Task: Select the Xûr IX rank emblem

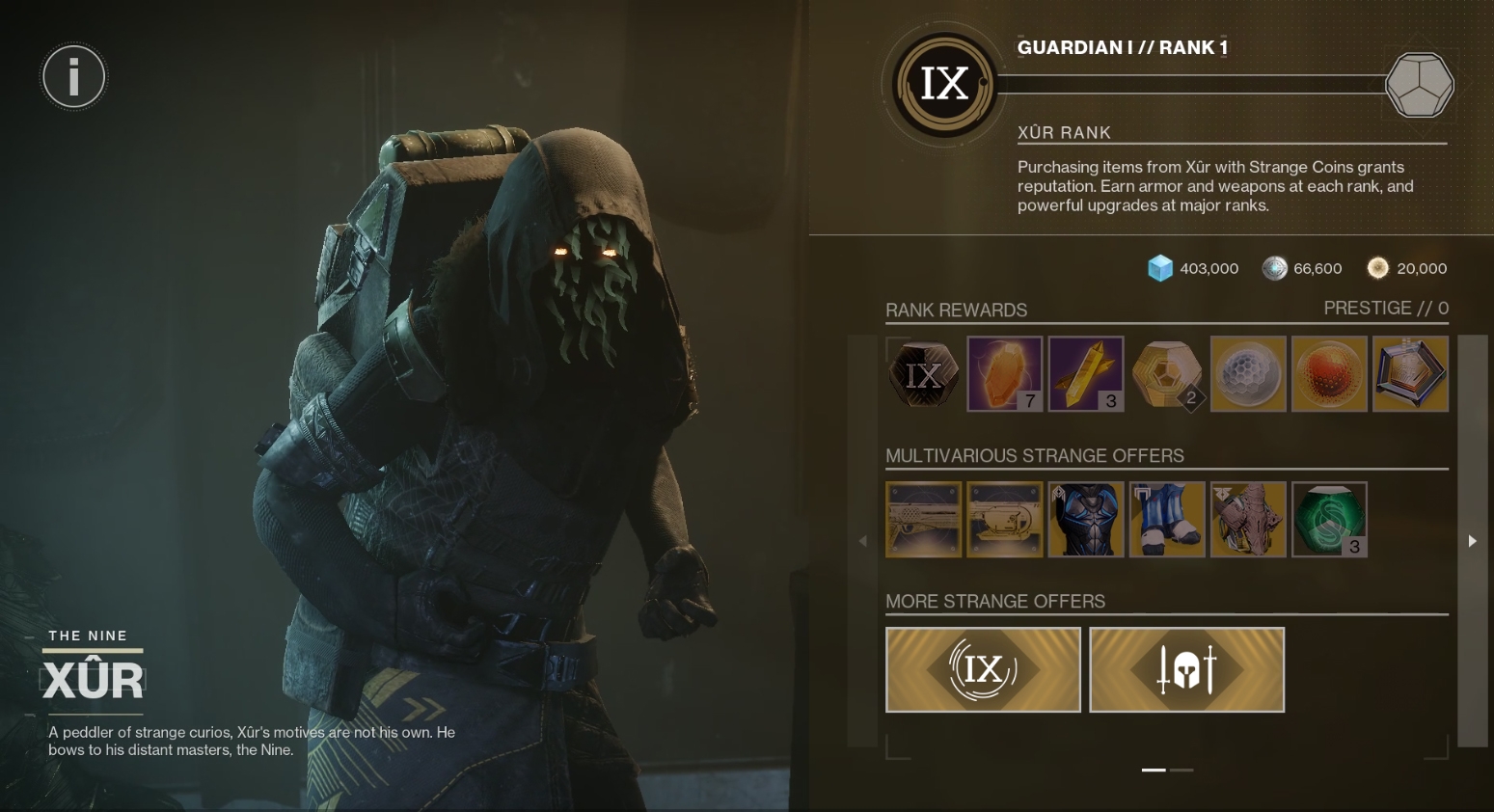Action: [x=943, y=84]
